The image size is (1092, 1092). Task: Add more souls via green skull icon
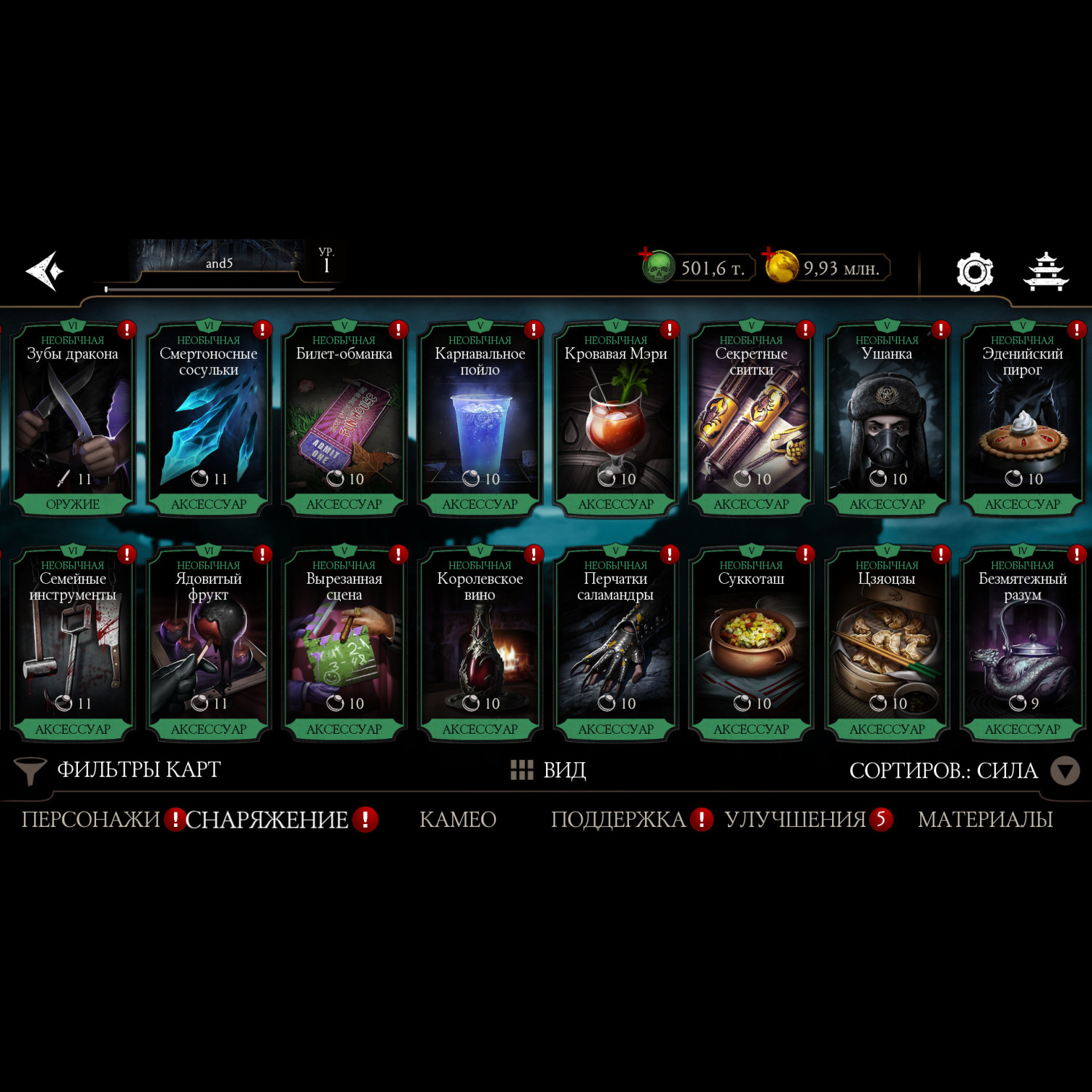click(x=657, y=266)
